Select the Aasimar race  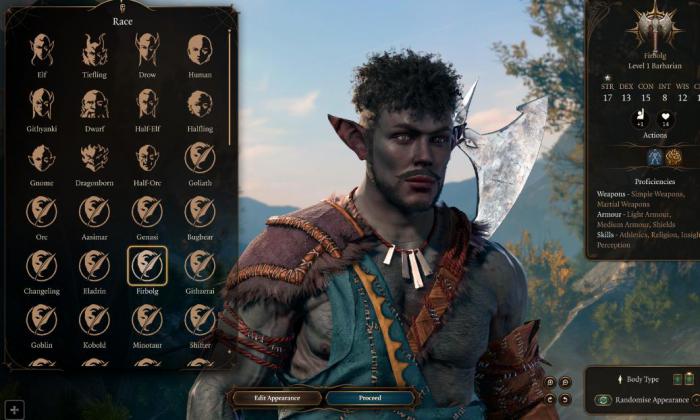click(94, 211)
